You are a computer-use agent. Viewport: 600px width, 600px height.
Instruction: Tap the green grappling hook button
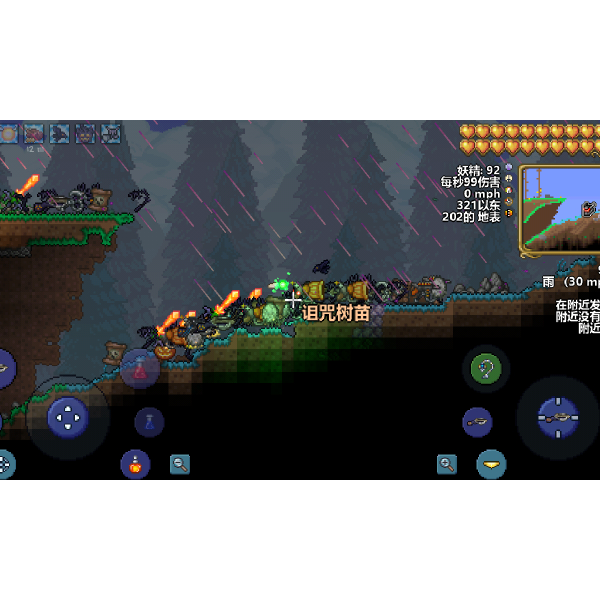(487, 369)
